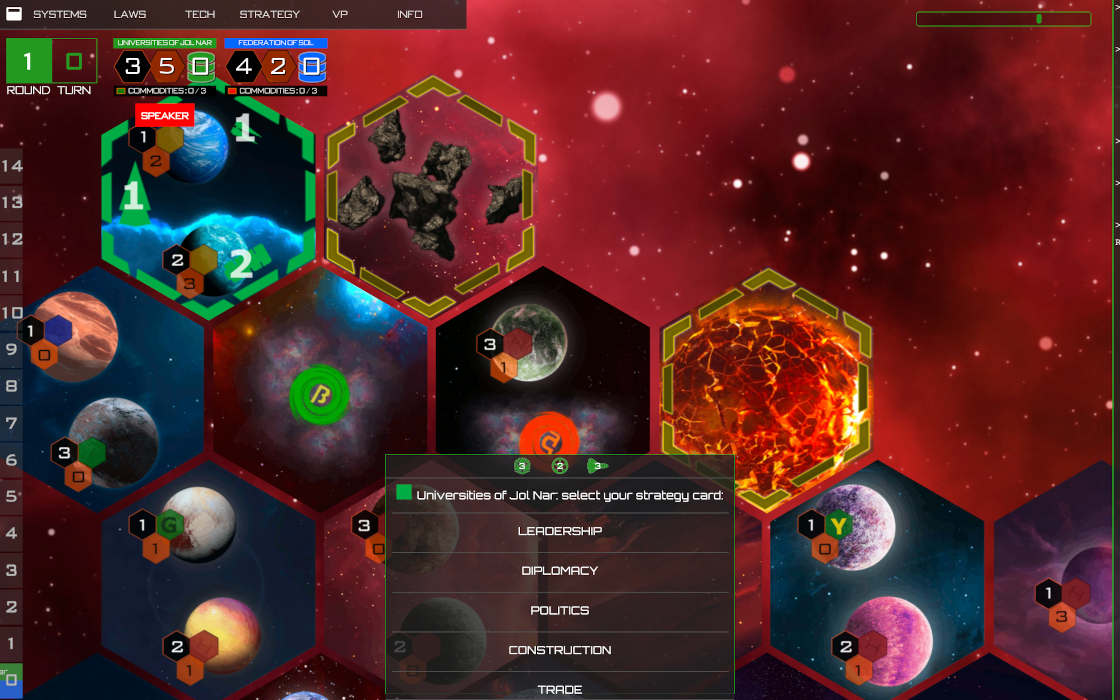Show the TECH menu

199,14
